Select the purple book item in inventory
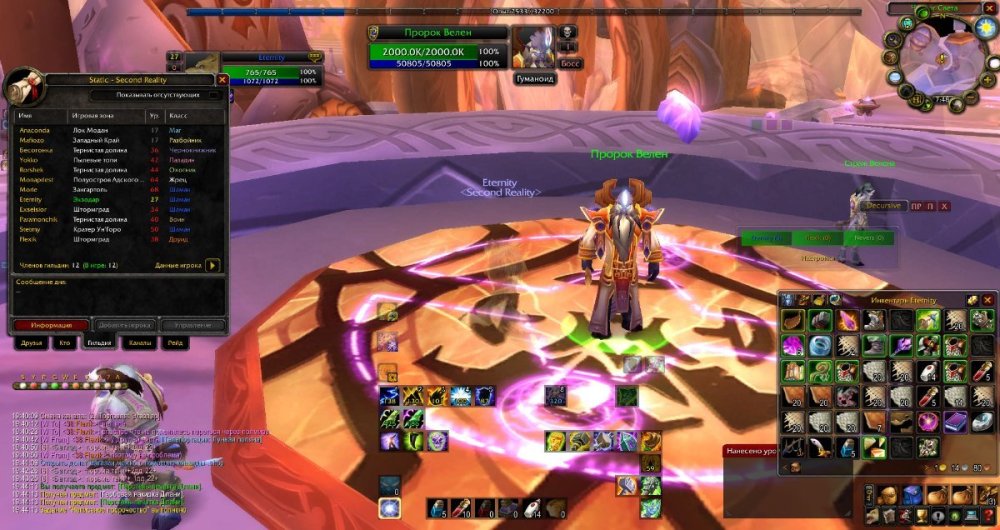Image resolution: width=1000 pixels, height=530 pixels. point(955,422)
